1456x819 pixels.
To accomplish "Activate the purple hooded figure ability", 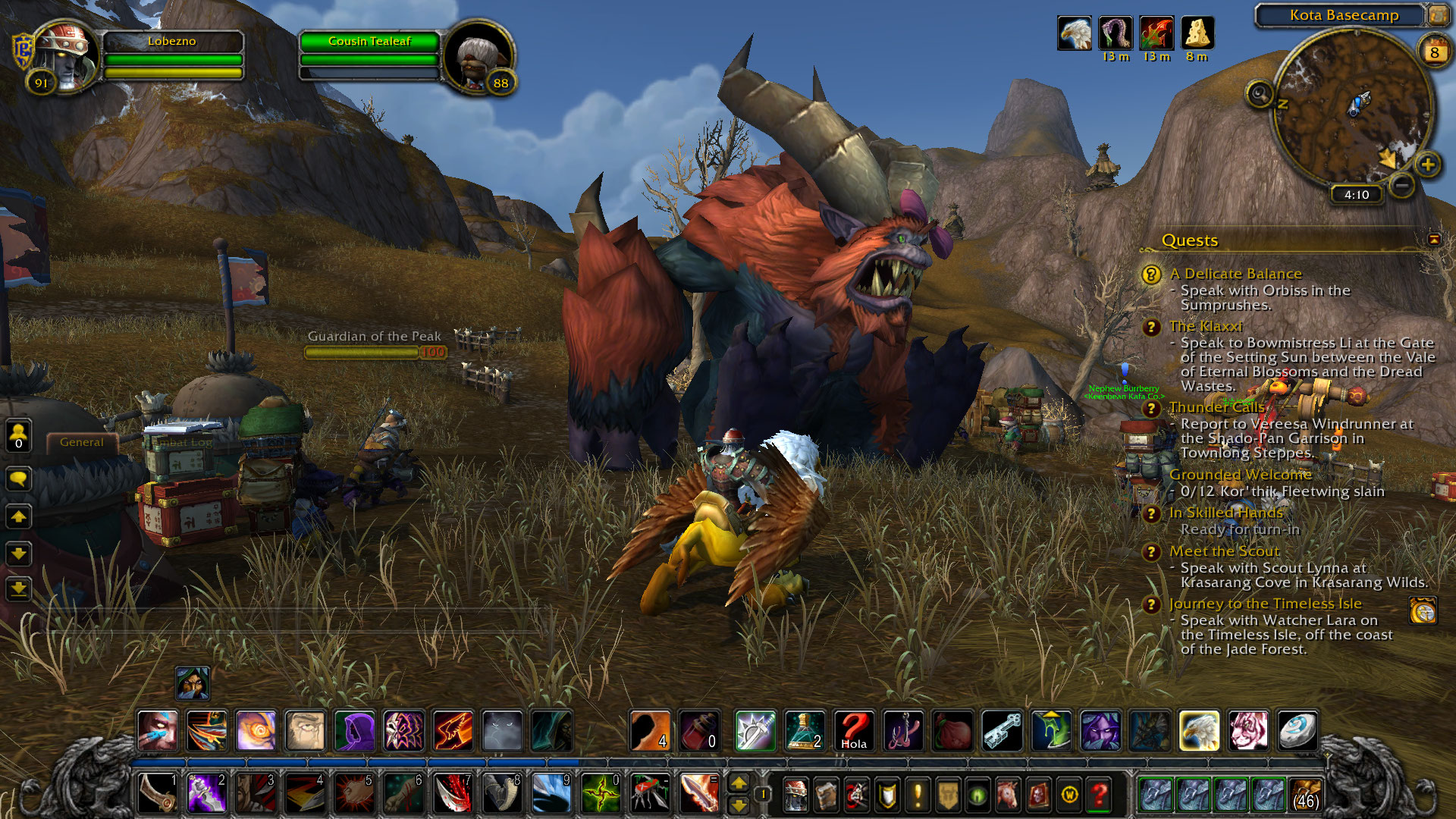I will click(x=354, y=731).
